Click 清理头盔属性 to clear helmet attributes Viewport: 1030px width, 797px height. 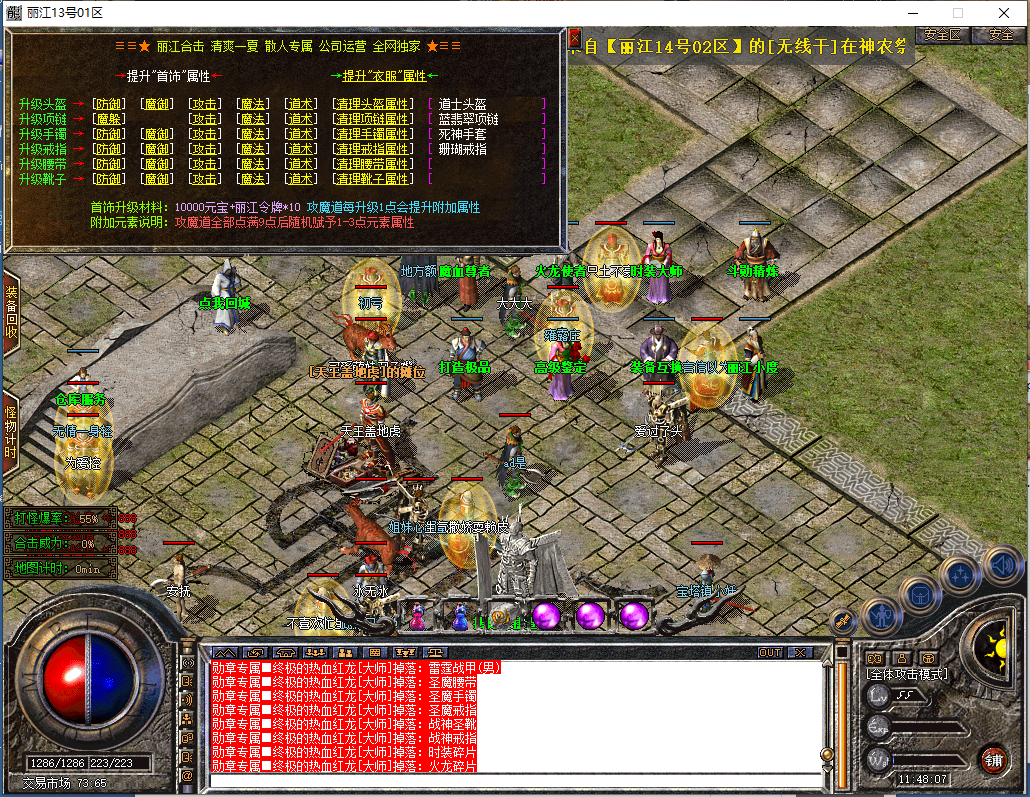[x=372, y=104]
